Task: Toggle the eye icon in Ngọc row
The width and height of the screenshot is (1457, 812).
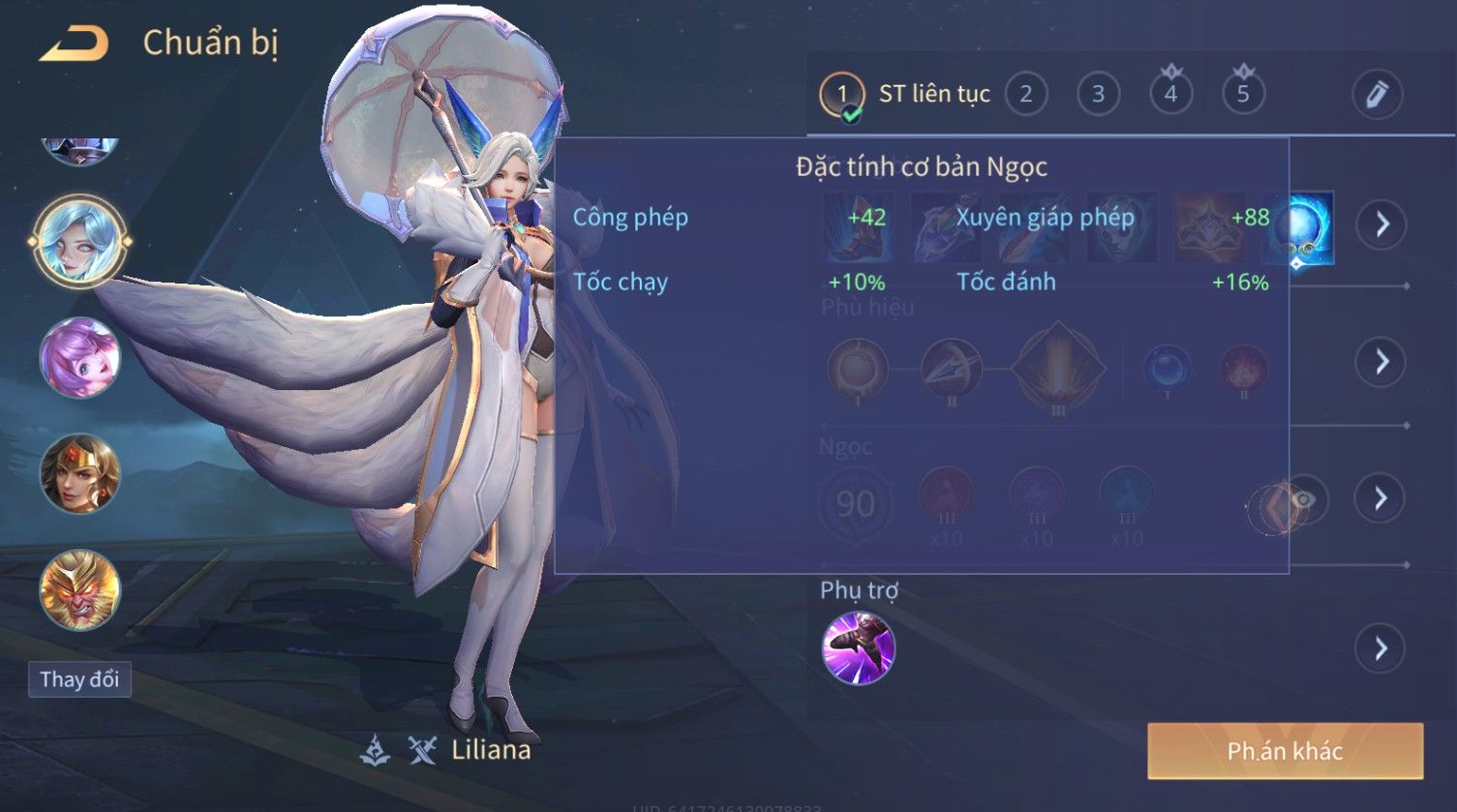Action: coord(1304,499)
